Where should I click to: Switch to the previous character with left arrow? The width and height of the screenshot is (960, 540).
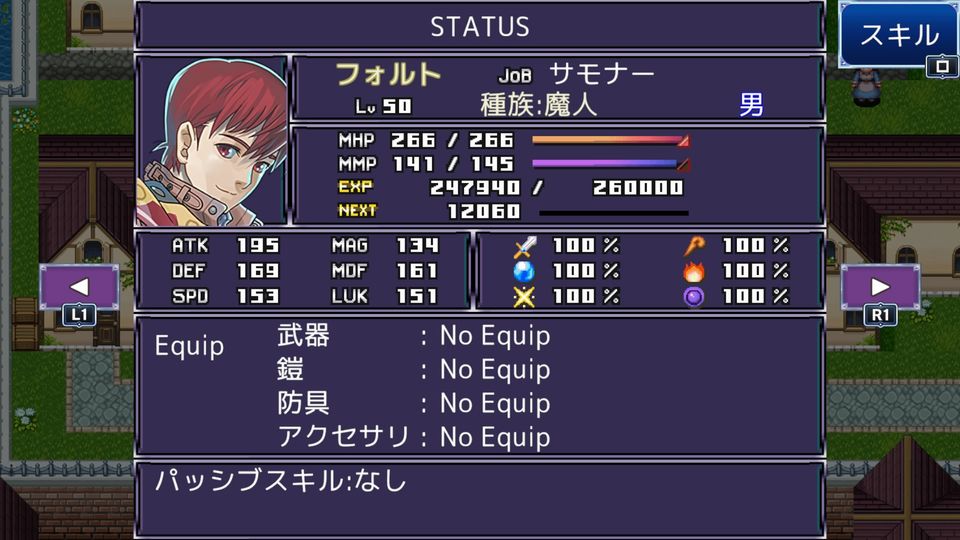[x=79, y=287]
